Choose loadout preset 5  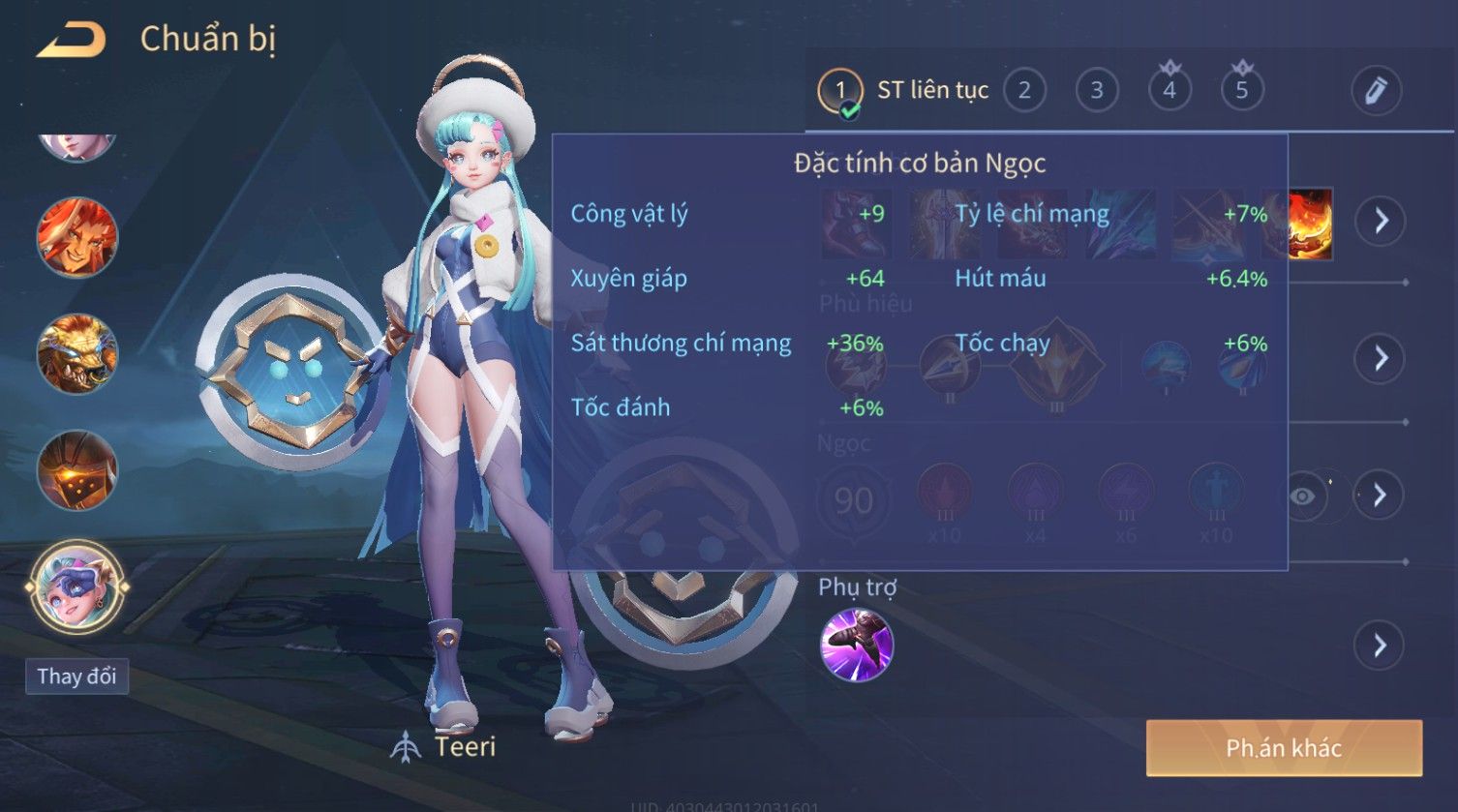(1242, 91)
